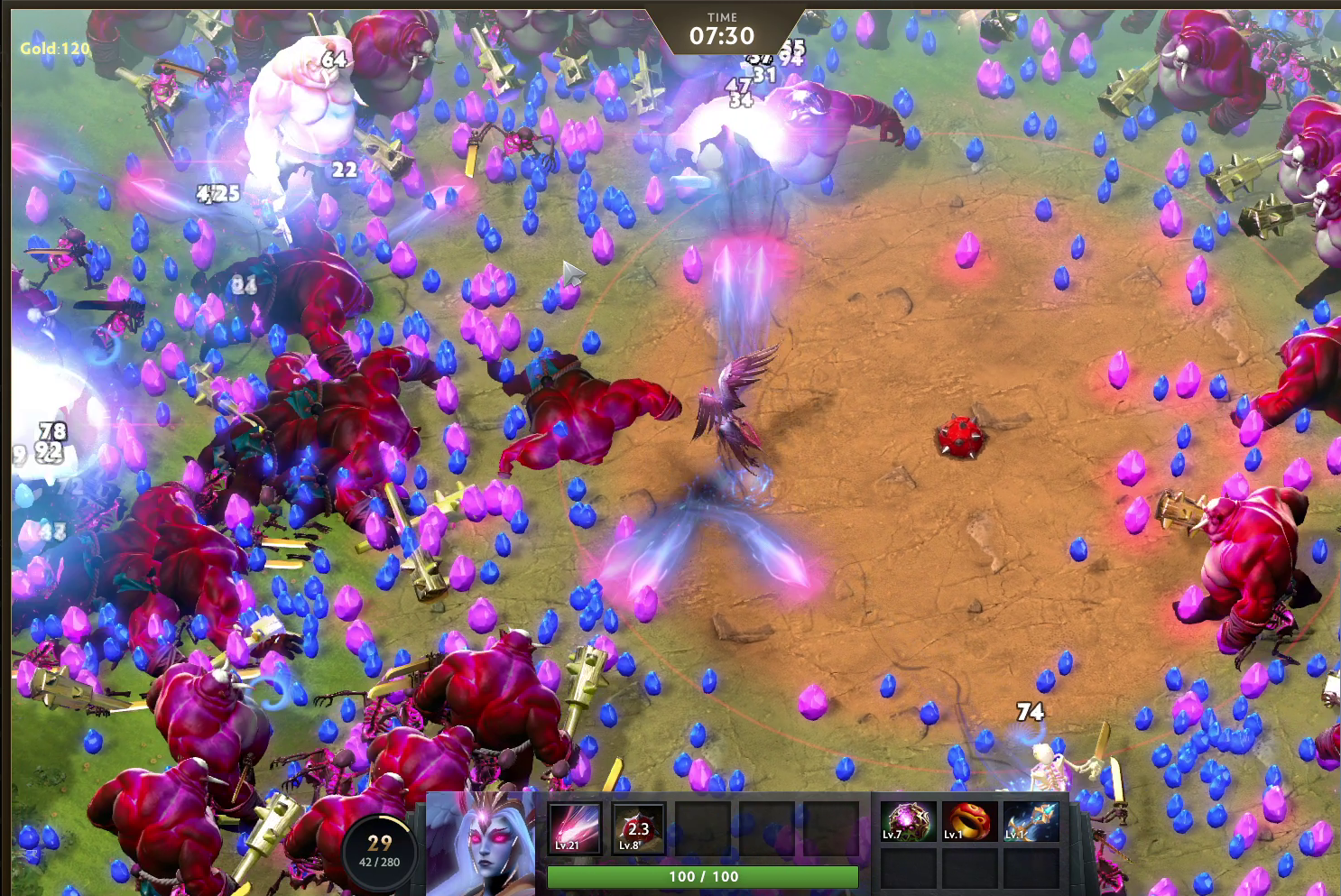This screenshot has width=1341, height=896.
Task: Select the red spiked ball ability
Action: tap(638, 828)
